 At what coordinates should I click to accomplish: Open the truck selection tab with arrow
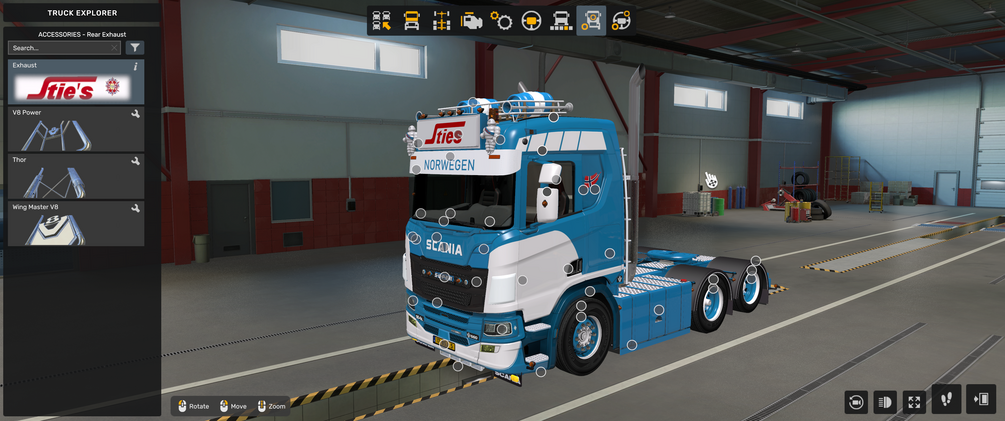[x=381, y=20]
